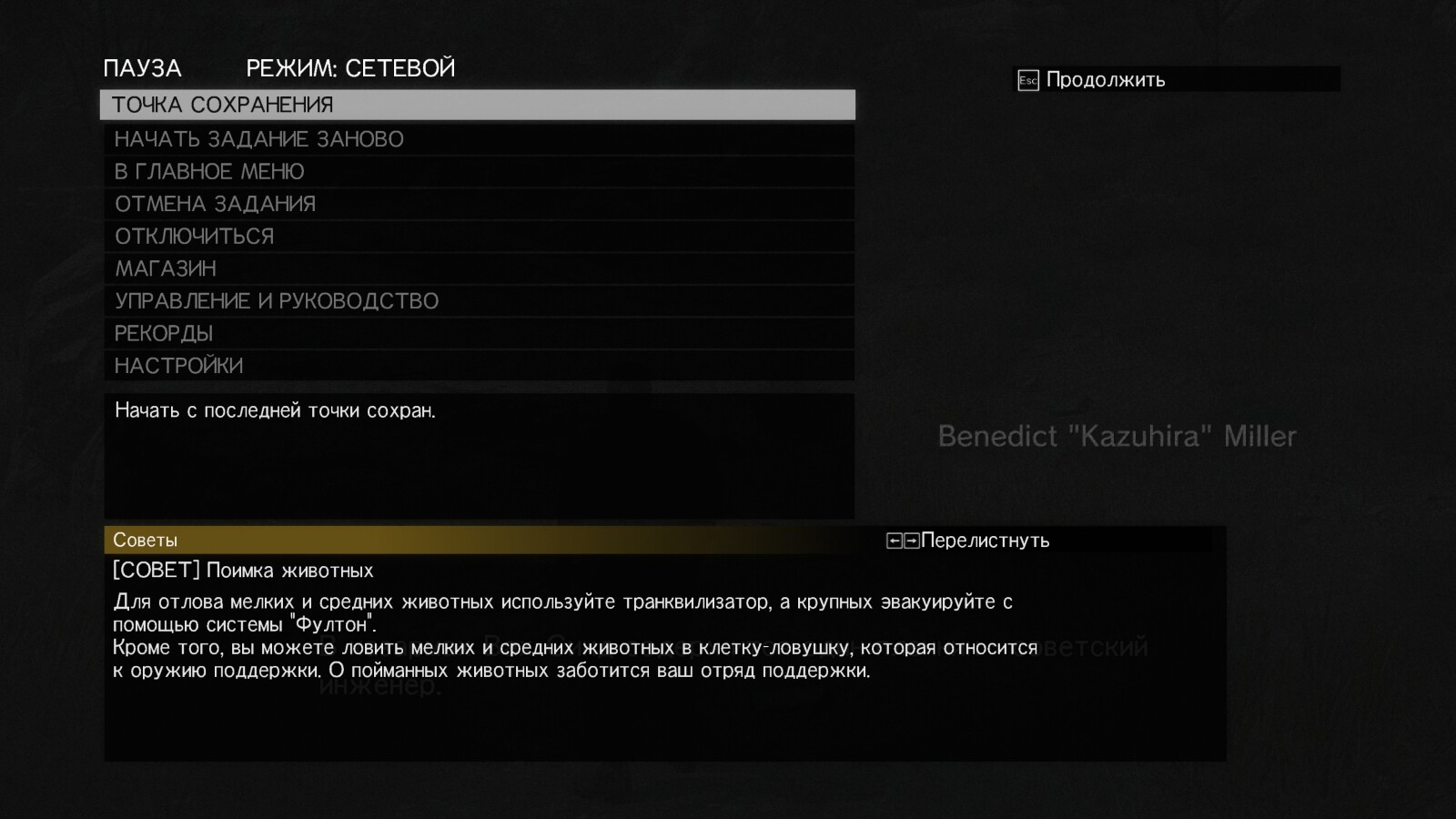Click ОТМЕНА ЗАДАНИЯ to abort the mission
Image resolution: width=1456 pixels, height=819 pixels.
[214, 203]
